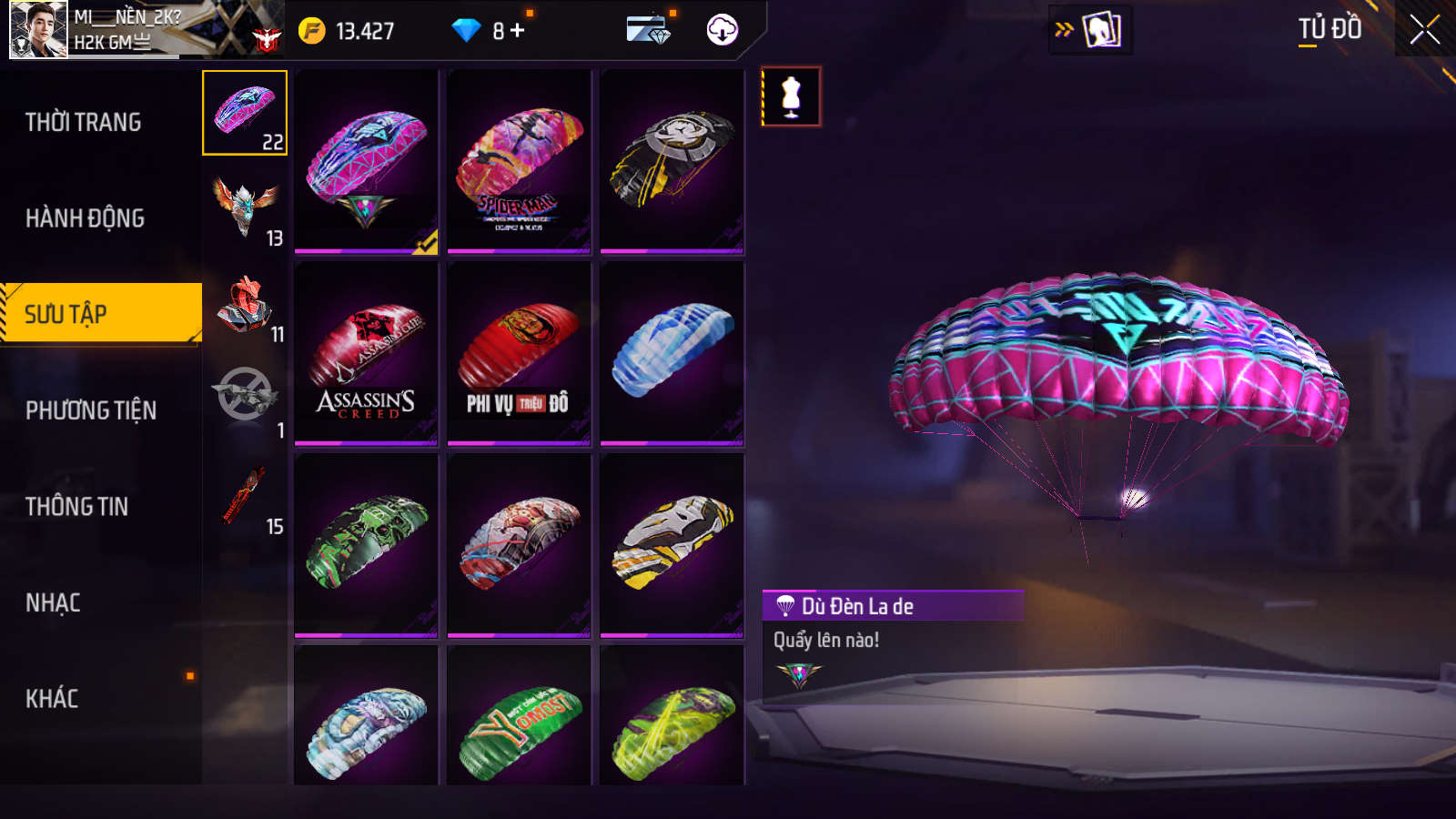This screenshot has width=1456, height=819.
Task: Select the airplane subcategory icon
Action: [246, 398]
